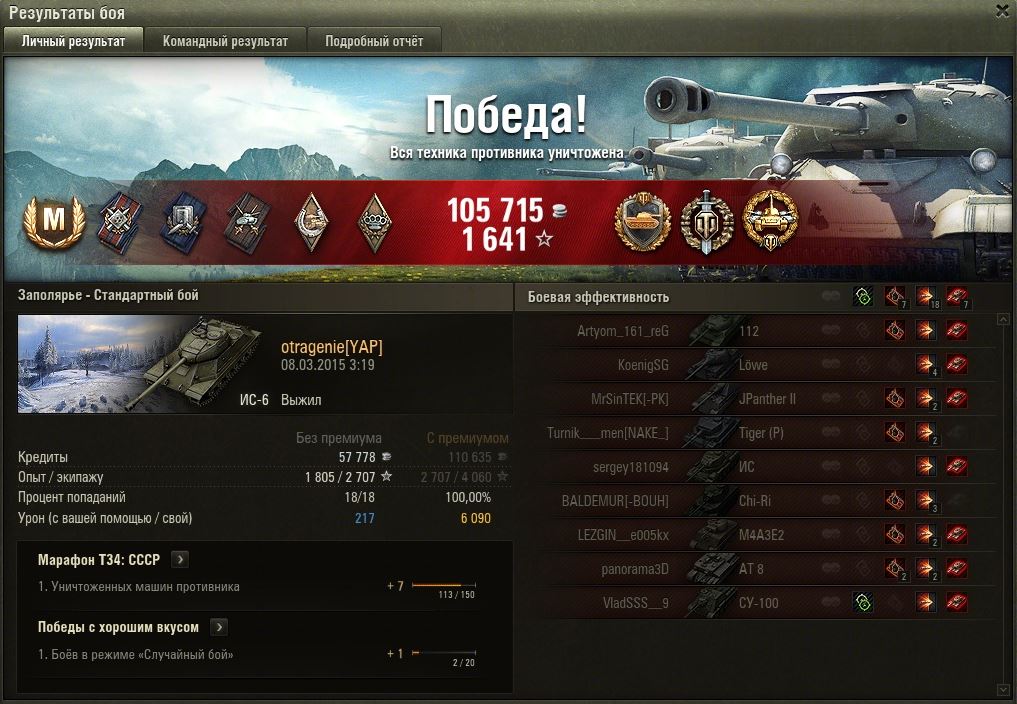
Task: Switch to the Командный результат tab
Action: coord(225,41)
